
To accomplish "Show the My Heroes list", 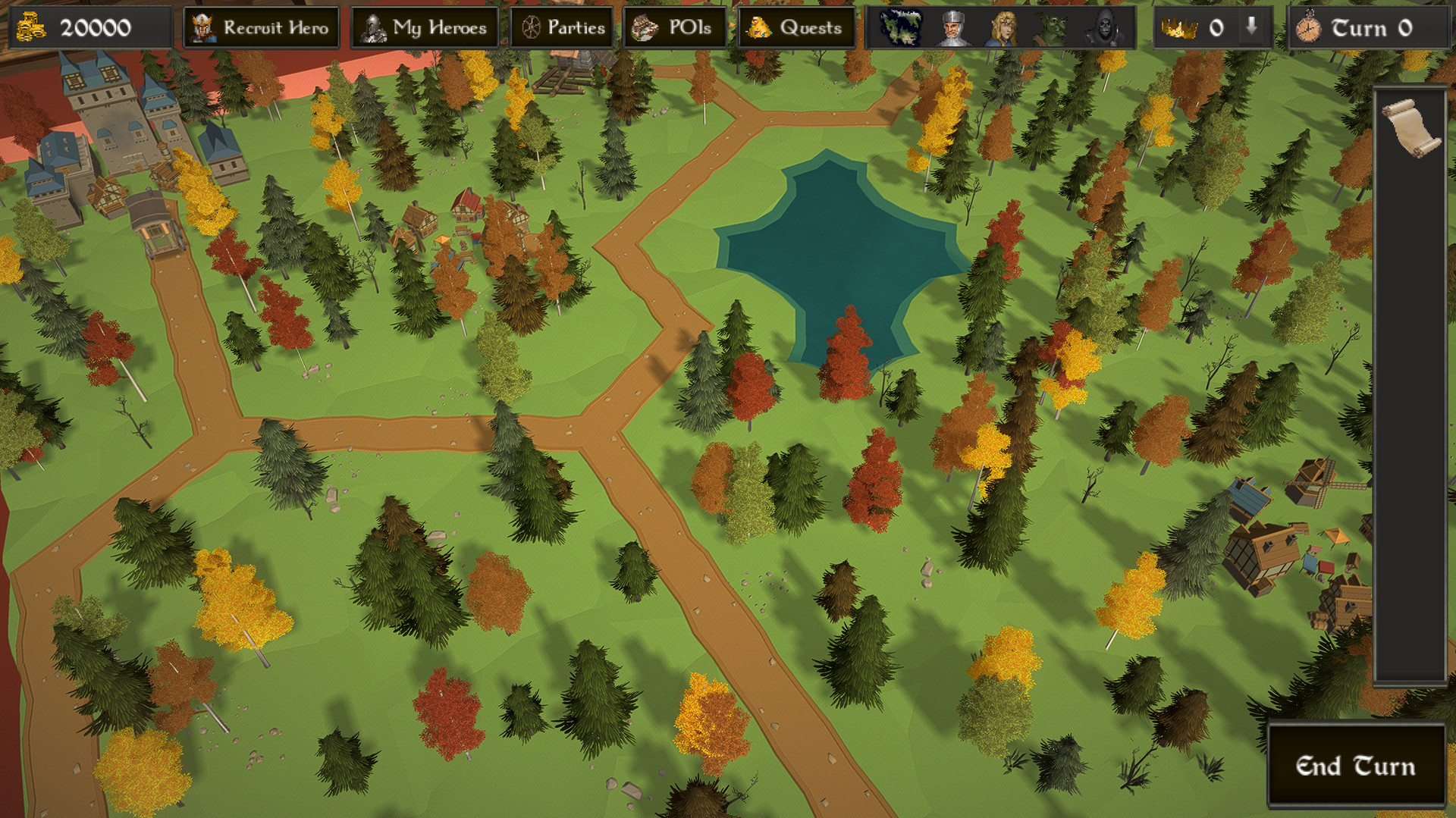I will pyautogui.click(x=425, y=28).
